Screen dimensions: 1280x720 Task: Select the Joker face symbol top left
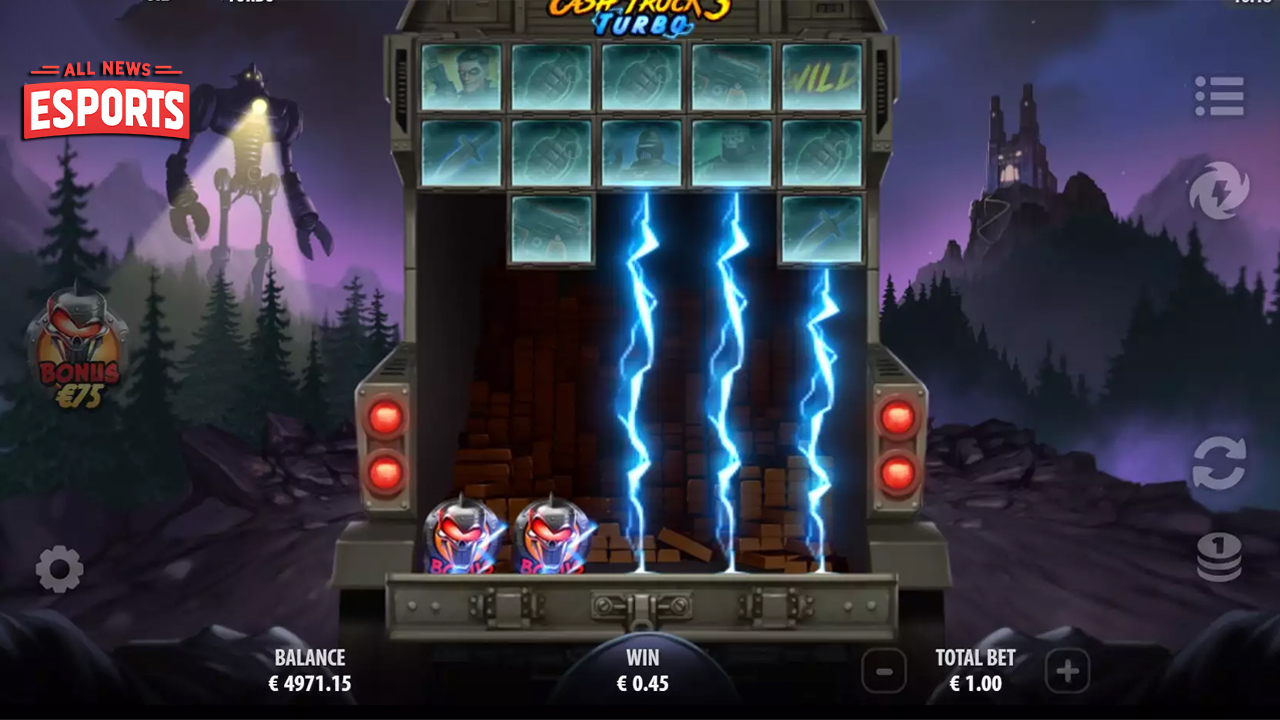pyautogui.click(x=459, y=77)
